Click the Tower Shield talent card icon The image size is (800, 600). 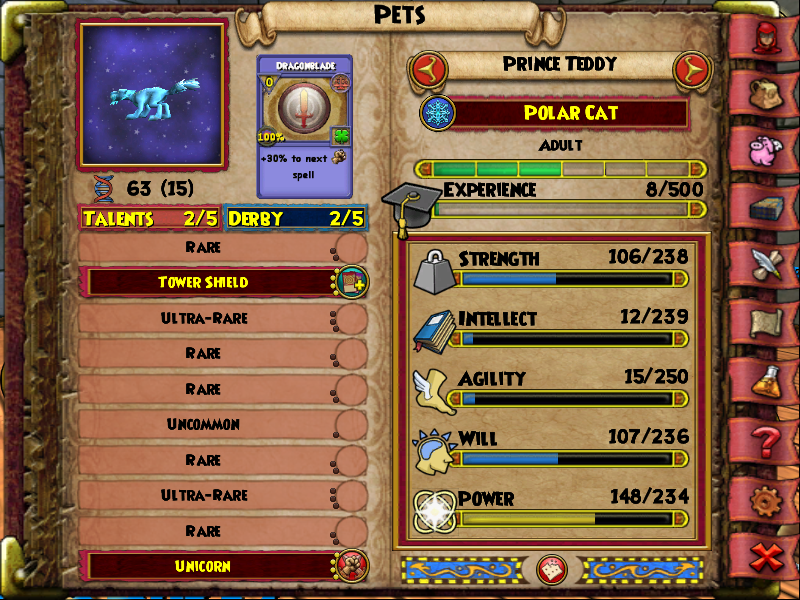click(x=351, y=282)
